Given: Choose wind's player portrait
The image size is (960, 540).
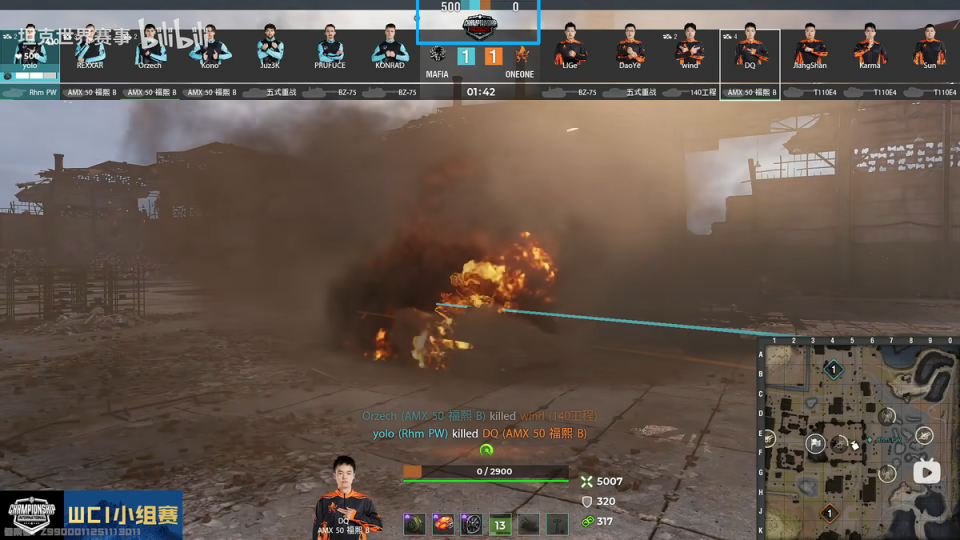Looking at the screenshot, I should click(x=690, y=47).
